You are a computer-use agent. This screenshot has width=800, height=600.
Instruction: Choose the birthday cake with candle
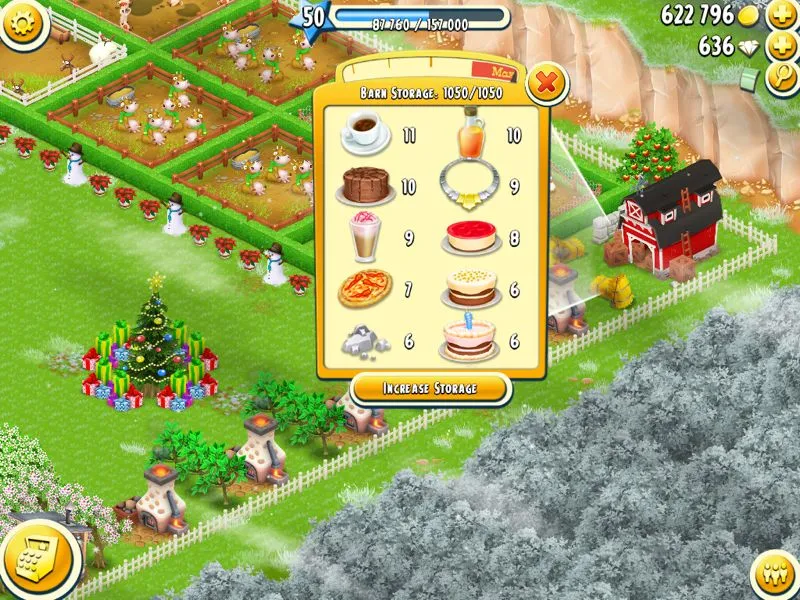pyautogui.click(x=469, y=341)
